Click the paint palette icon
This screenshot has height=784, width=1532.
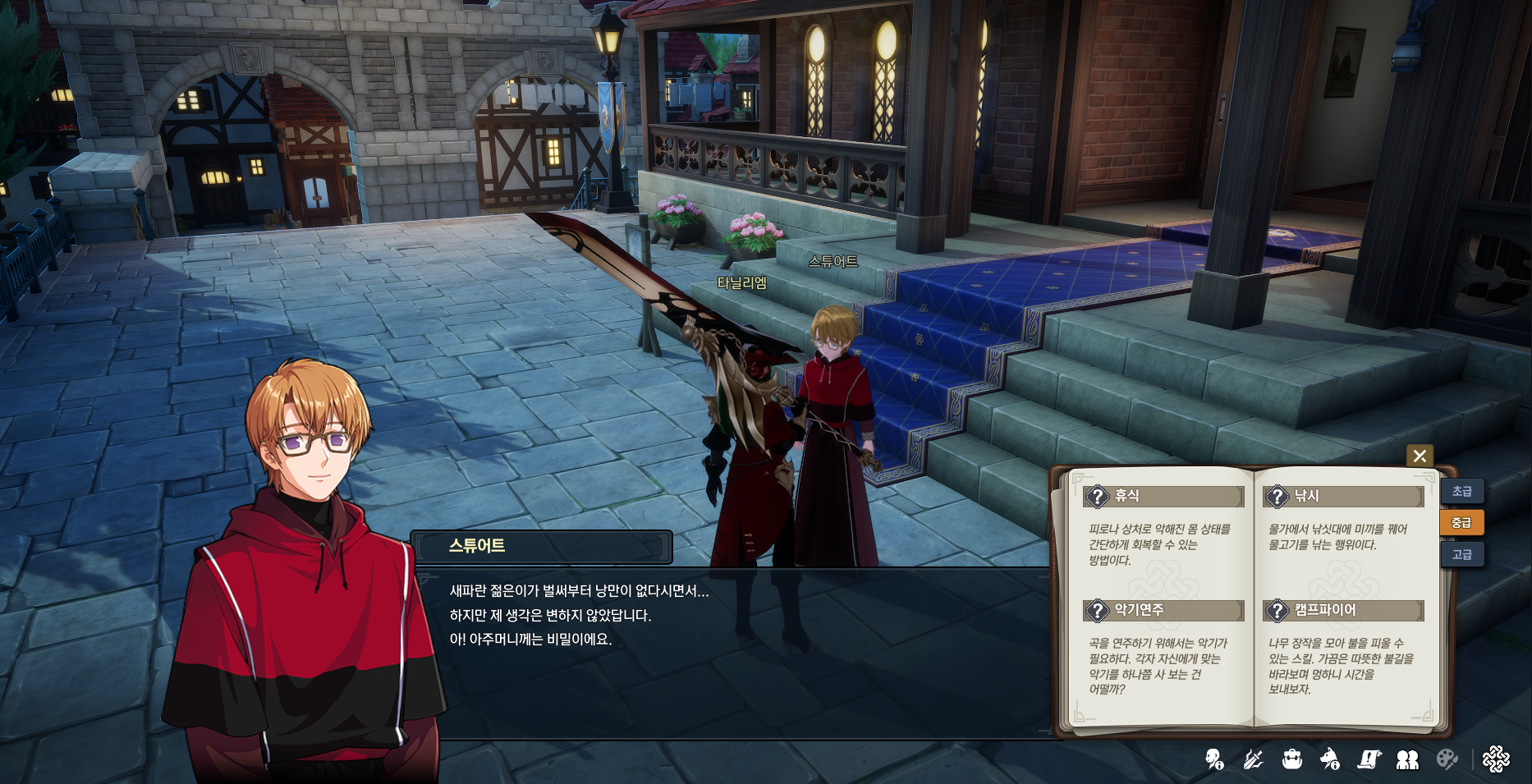[x=1447, y=759]
